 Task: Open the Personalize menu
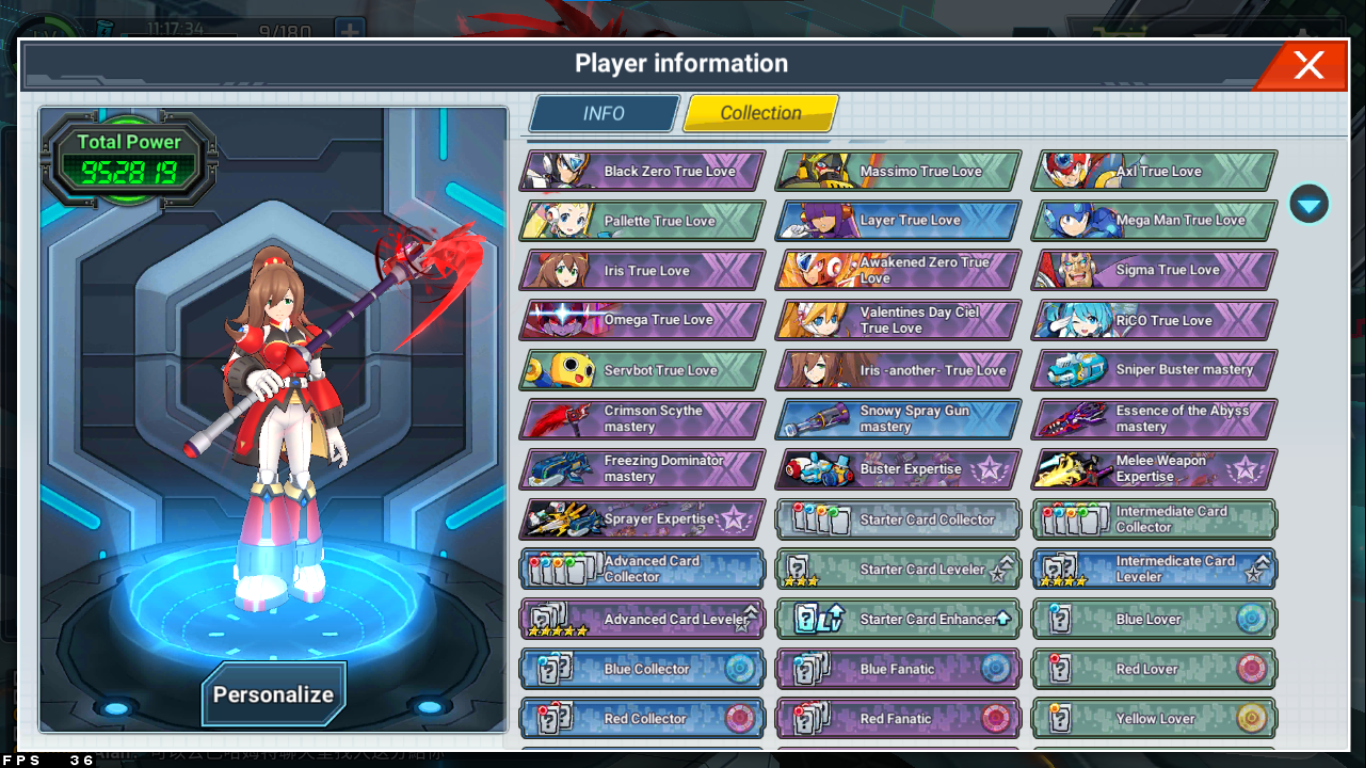(x=273, y=694)
